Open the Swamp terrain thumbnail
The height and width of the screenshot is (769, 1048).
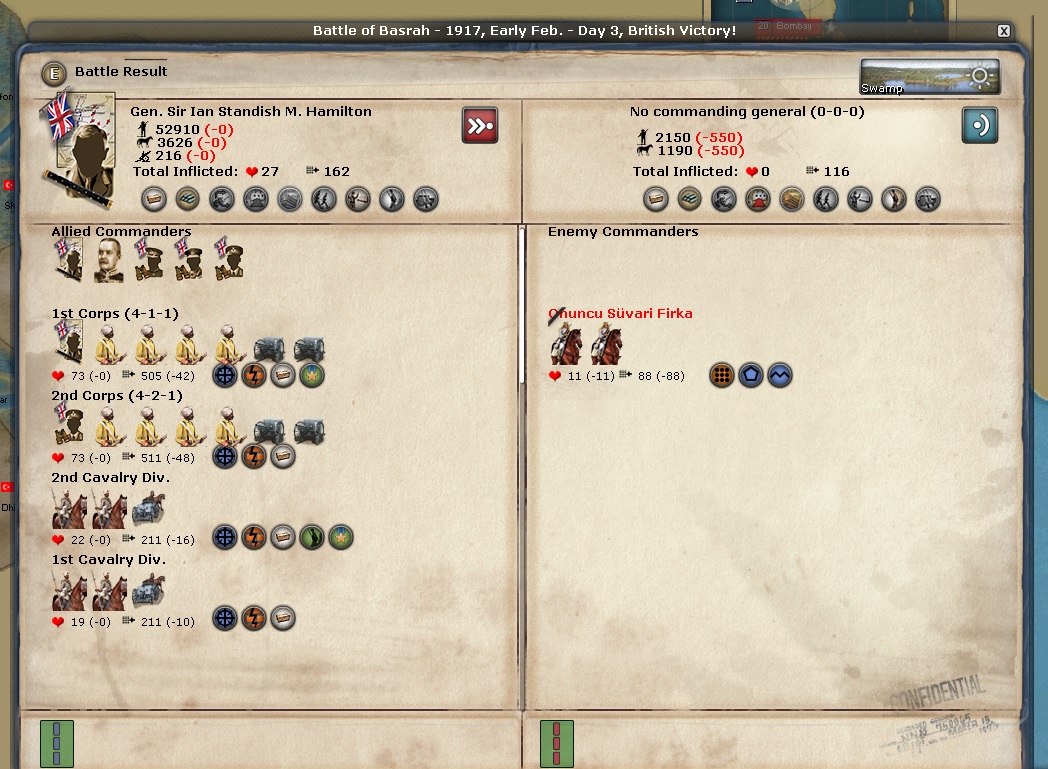point(929,77)
